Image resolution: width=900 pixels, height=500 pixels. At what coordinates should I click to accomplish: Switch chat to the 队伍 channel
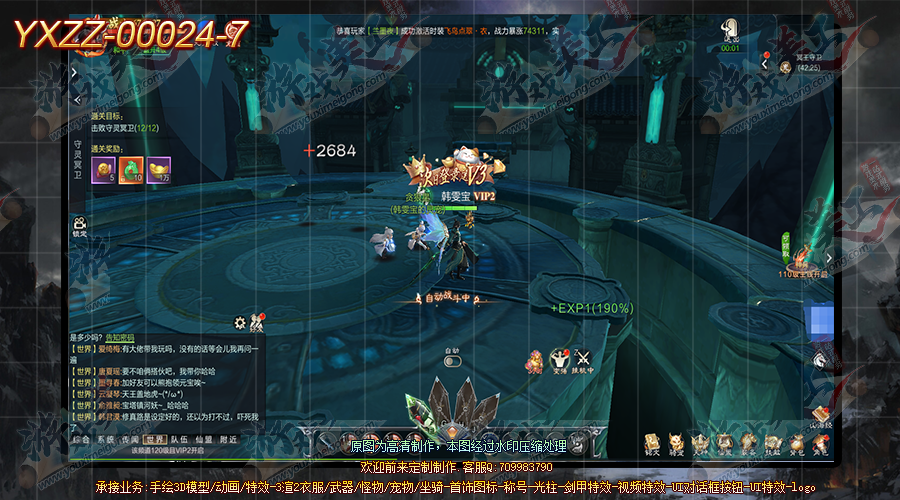click(179, 439)
